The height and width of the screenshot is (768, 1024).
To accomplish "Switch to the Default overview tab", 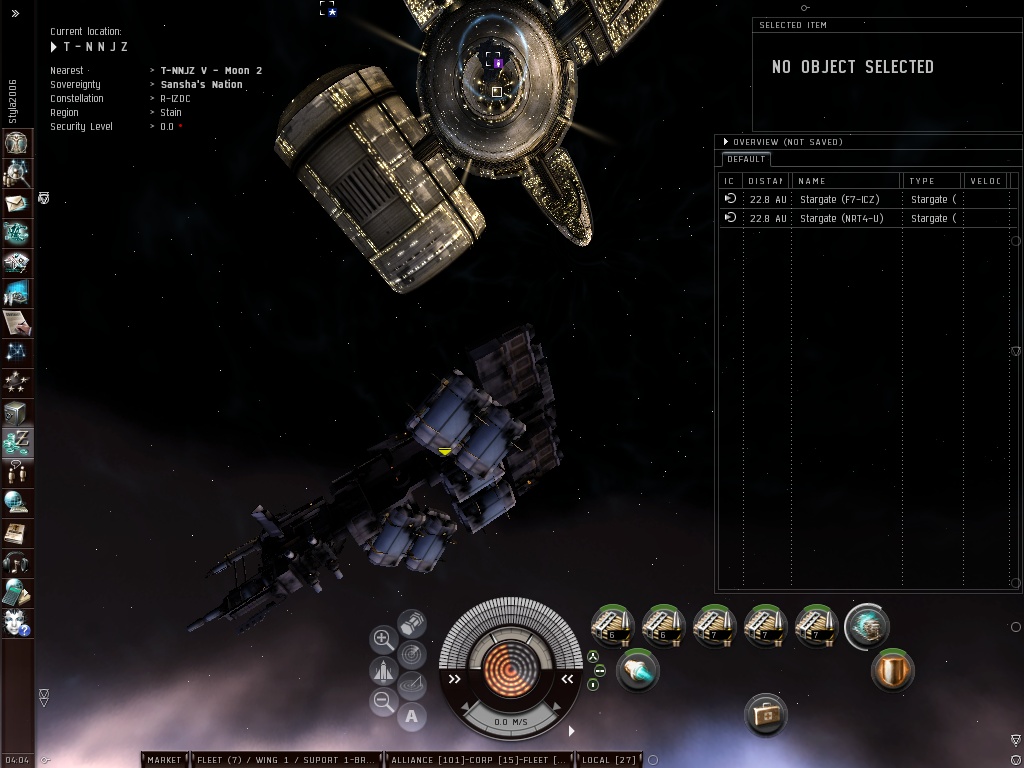I will (x=746, y=159).
